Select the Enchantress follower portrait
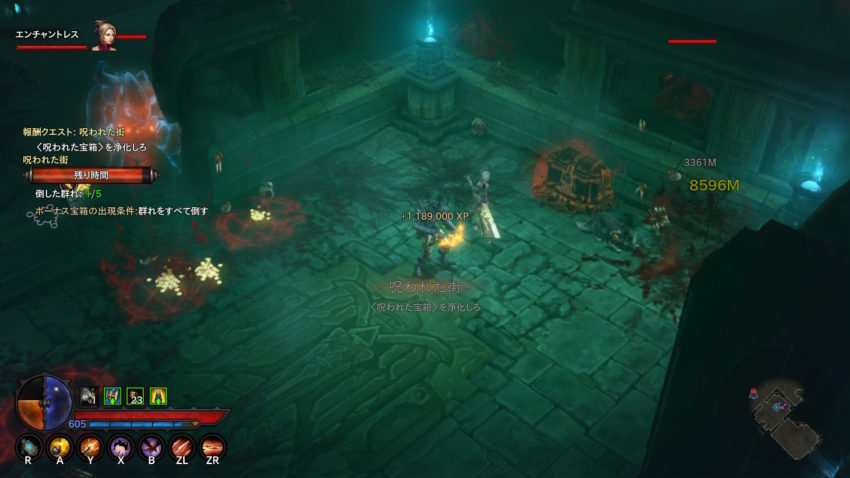 (103, 35)
